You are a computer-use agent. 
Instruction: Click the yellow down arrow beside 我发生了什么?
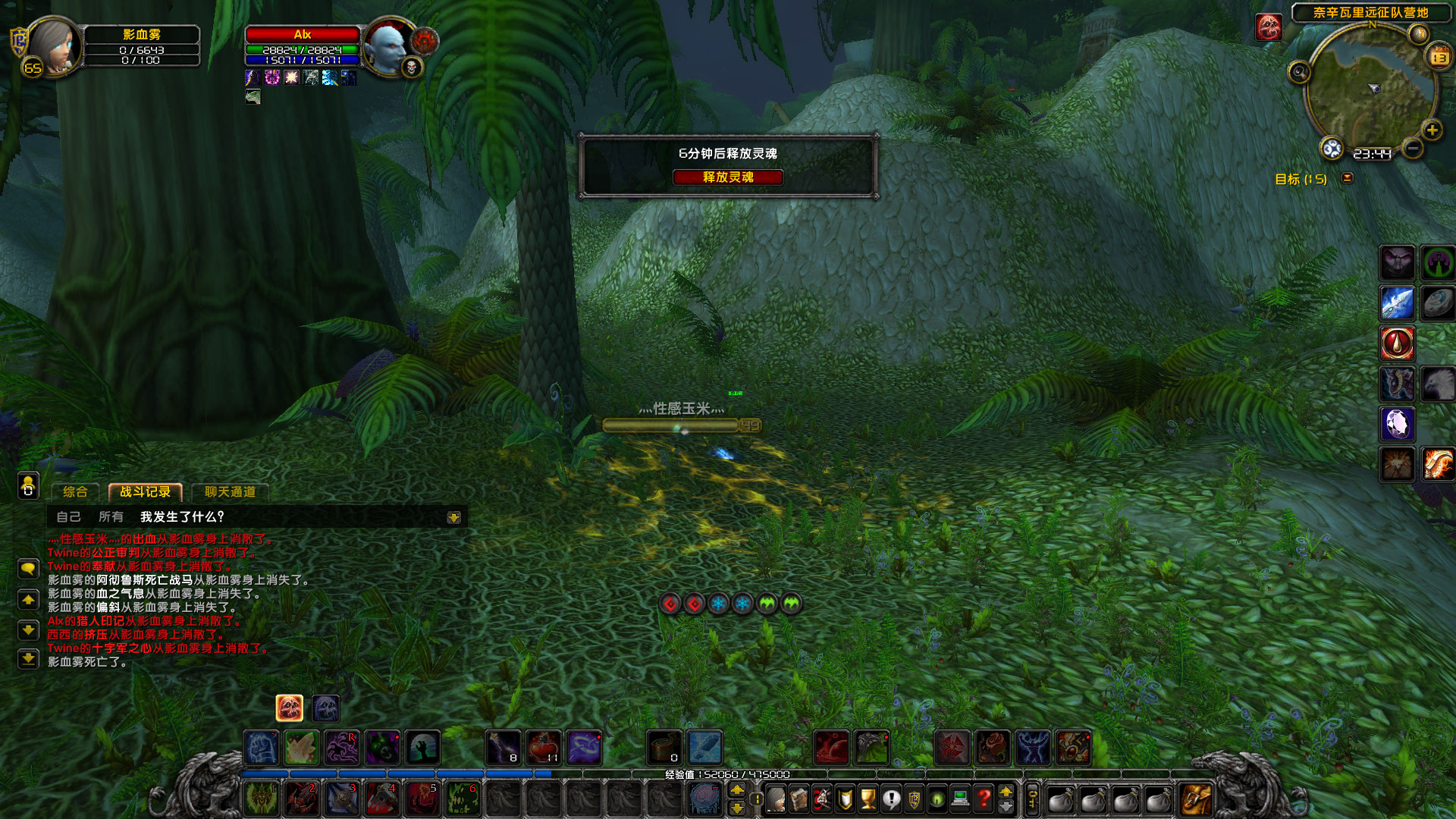[x=453, y=517]
